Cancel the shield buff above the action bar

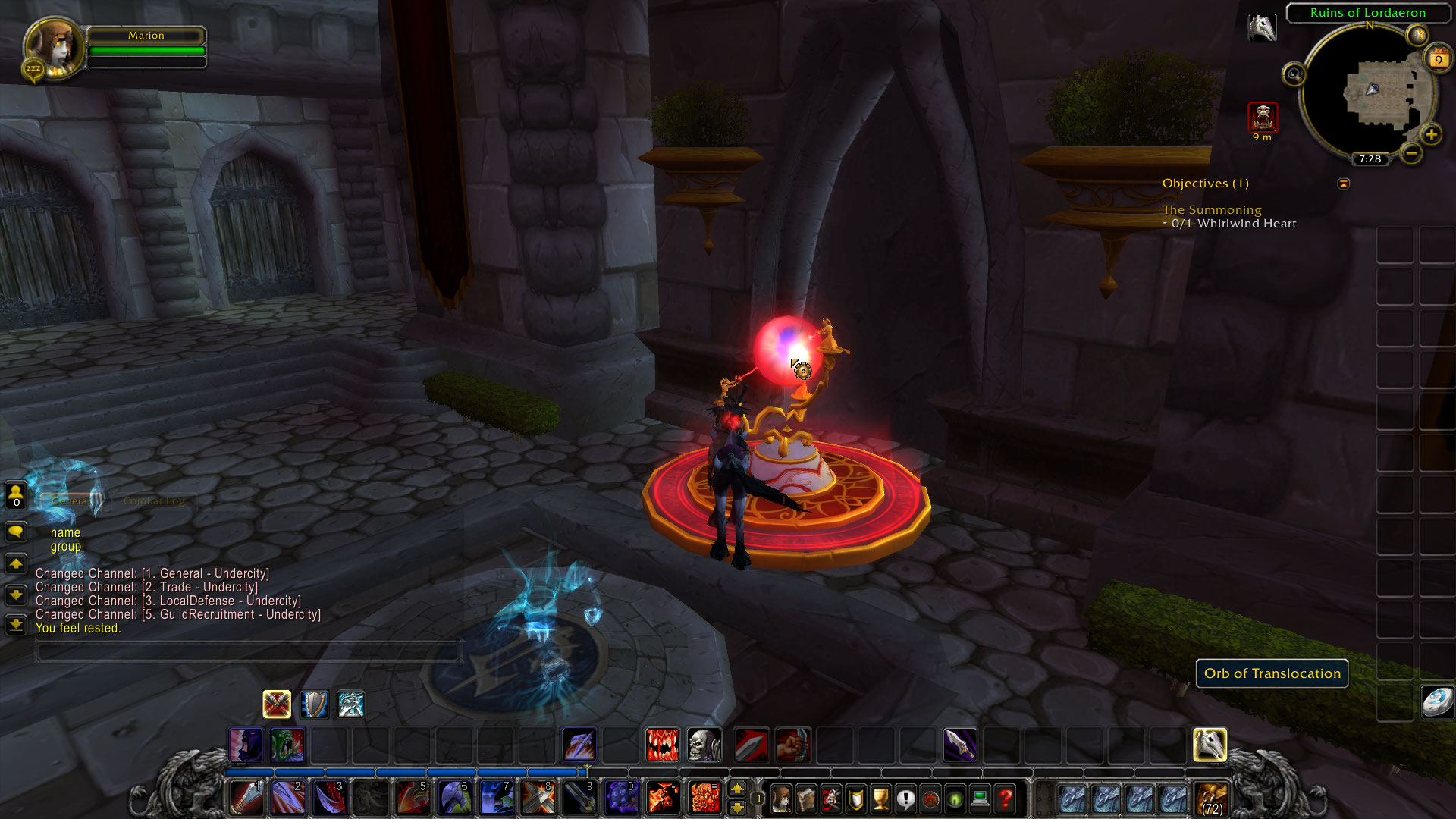(x=313, y=704)
